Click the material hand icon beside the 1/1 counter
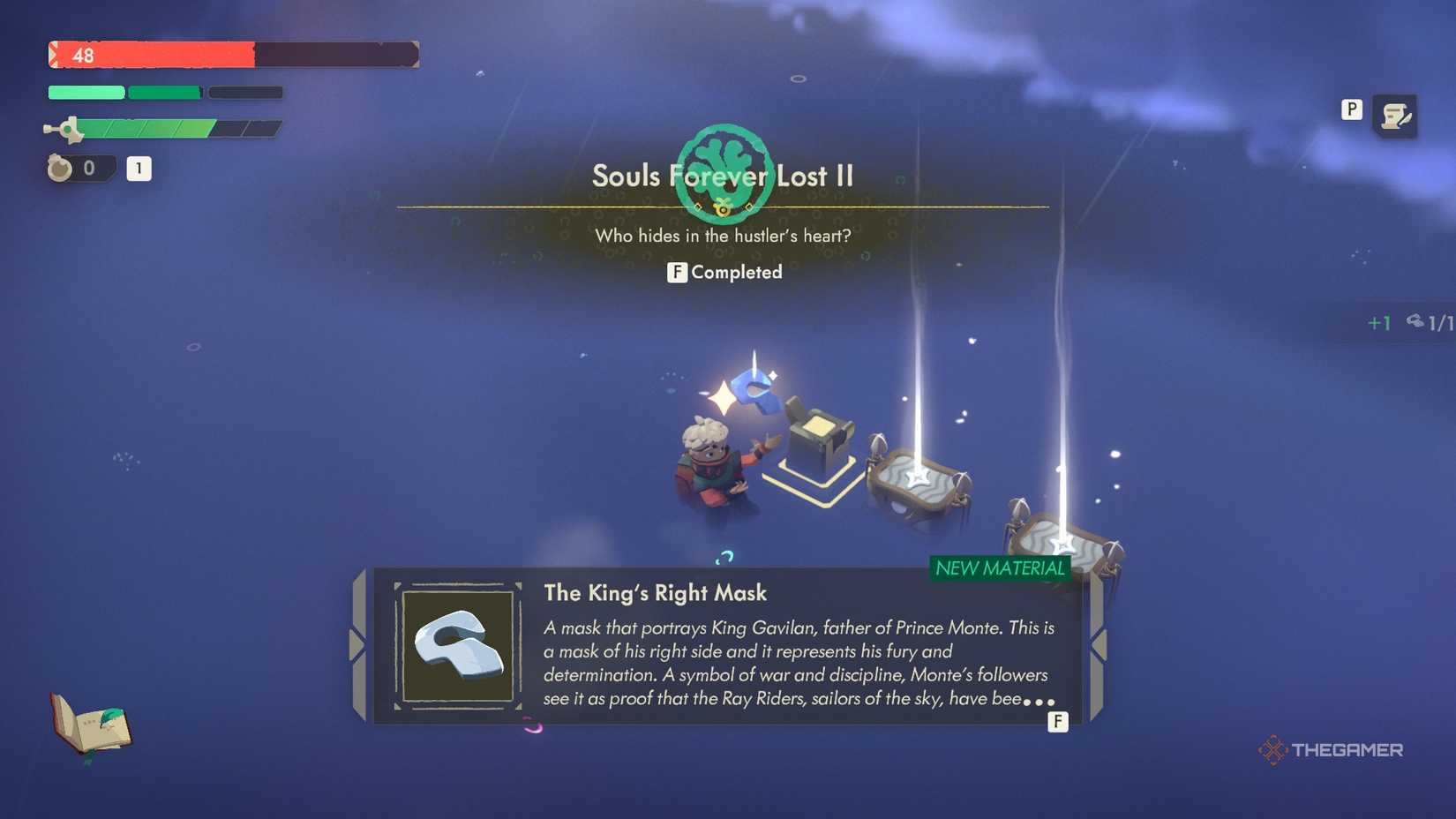This screenshot has width=1456, height=819. [x=1416, y=323]
